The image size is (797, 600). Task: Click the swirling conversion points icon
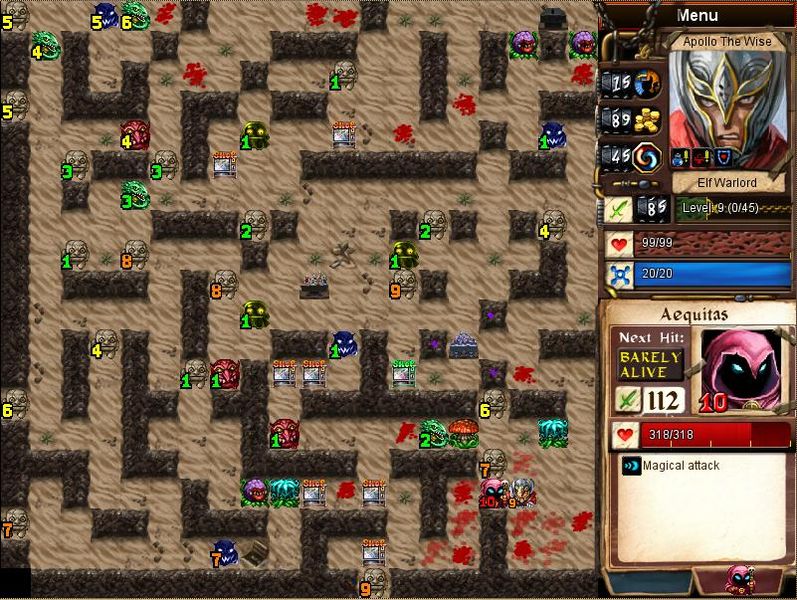649,156
